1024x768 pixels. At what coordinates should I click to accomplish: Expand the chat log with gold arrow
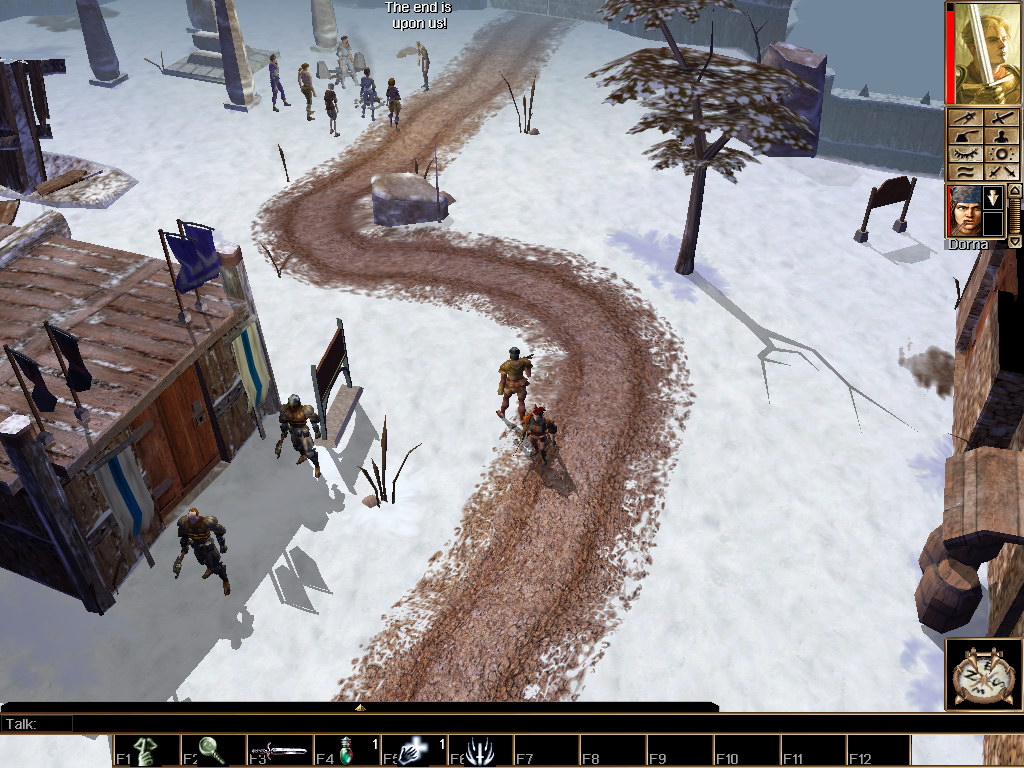point(360,707)
